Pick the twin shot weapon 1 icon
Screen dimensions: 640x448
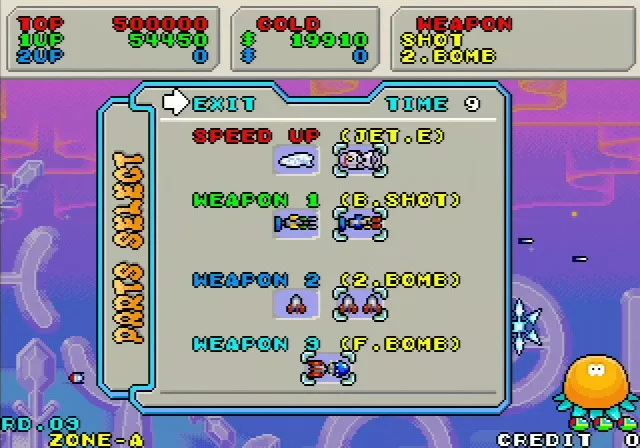(296, 223)
